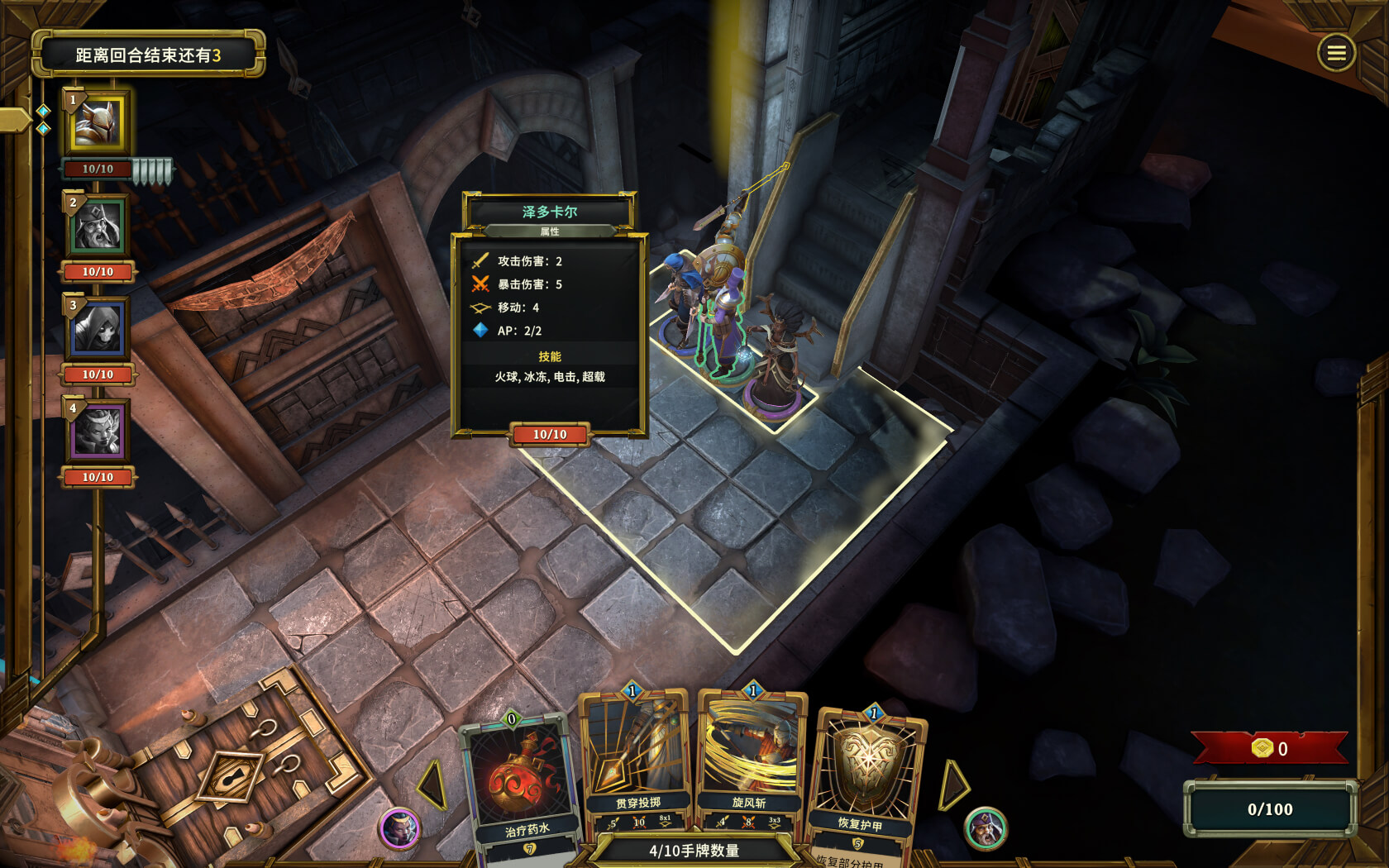
Task: Select the armored knight hero portrait numbered 1
Action: [98, 123]
